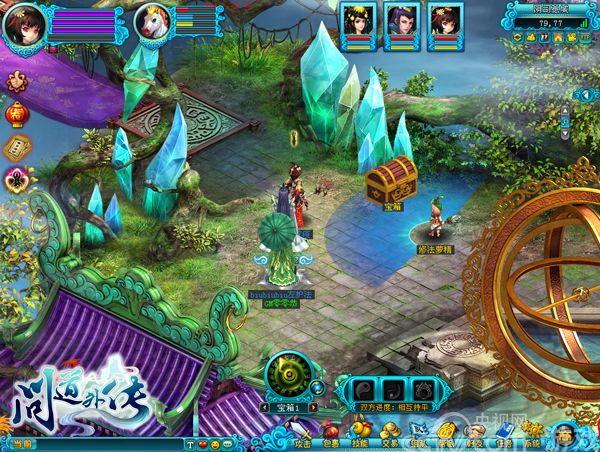Click the pink flower icon on left sidebar

point(17,179)
